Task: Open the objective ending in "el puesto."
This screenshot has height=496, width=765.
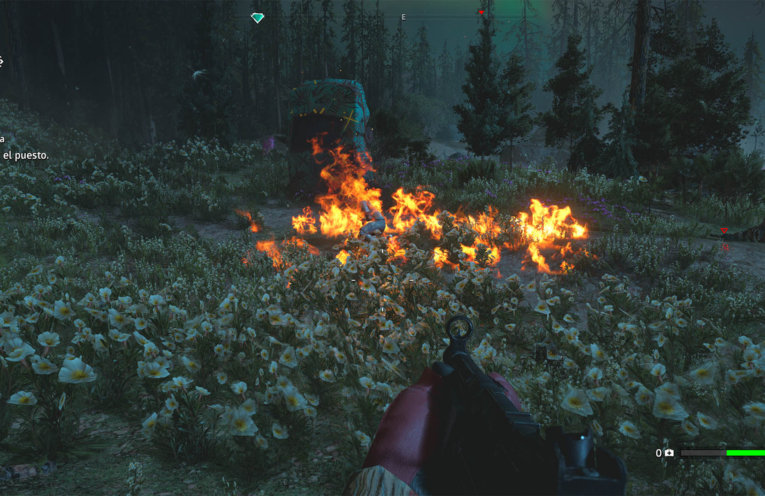Action: tap(25, 156)
